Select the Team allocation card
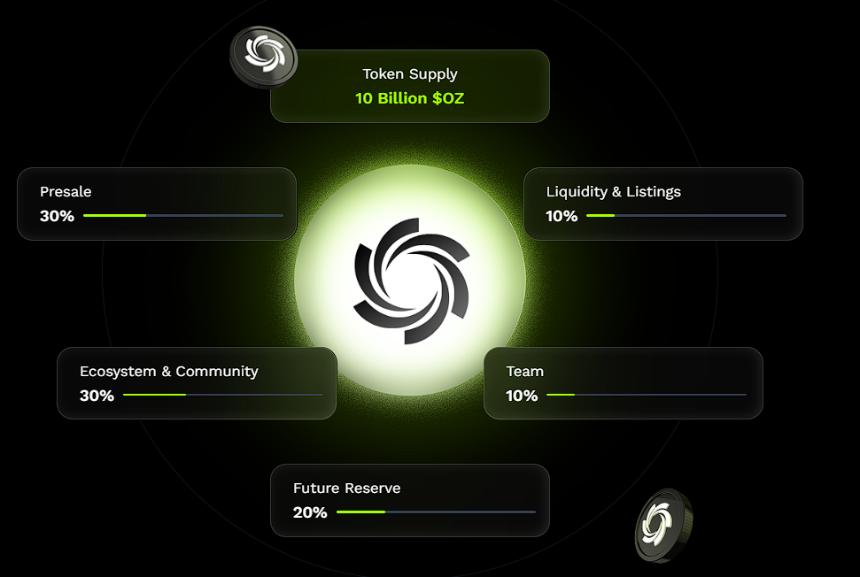Screen dimensions: 860x577 pyautogui.click(x=623, y=383)
